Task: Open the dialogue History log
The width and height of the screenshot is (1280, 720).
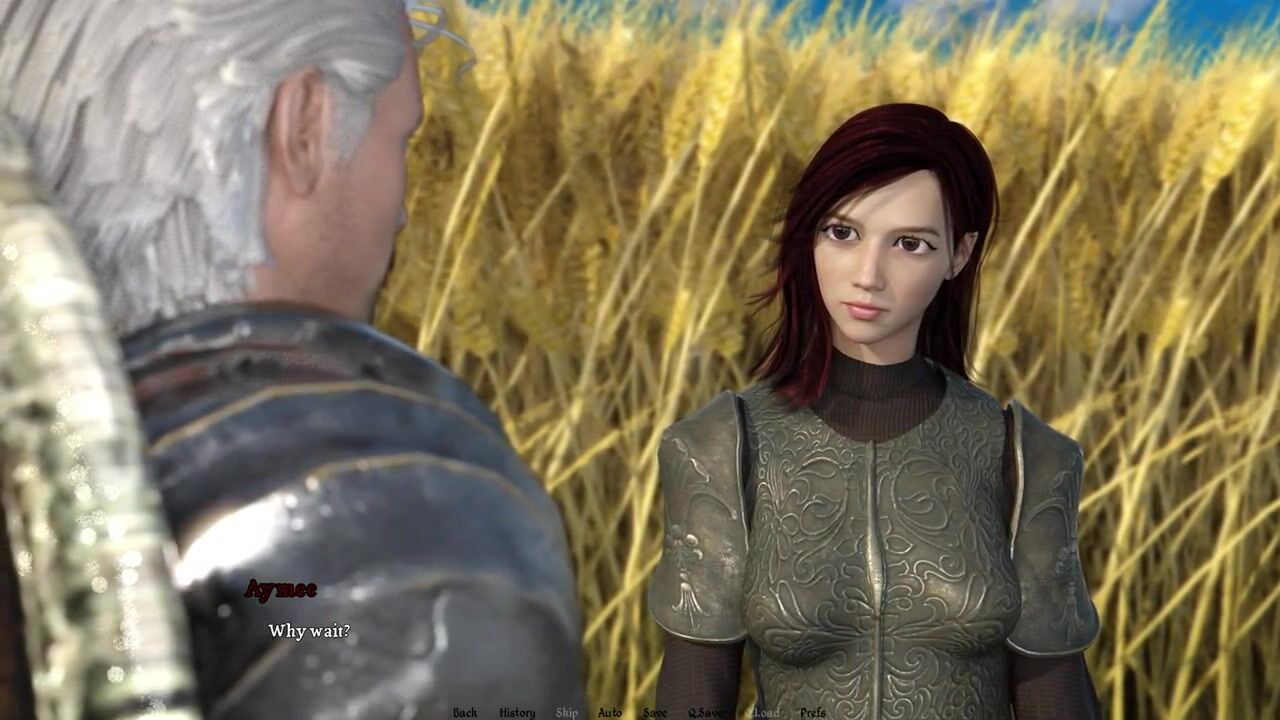Action: [517, 712]
